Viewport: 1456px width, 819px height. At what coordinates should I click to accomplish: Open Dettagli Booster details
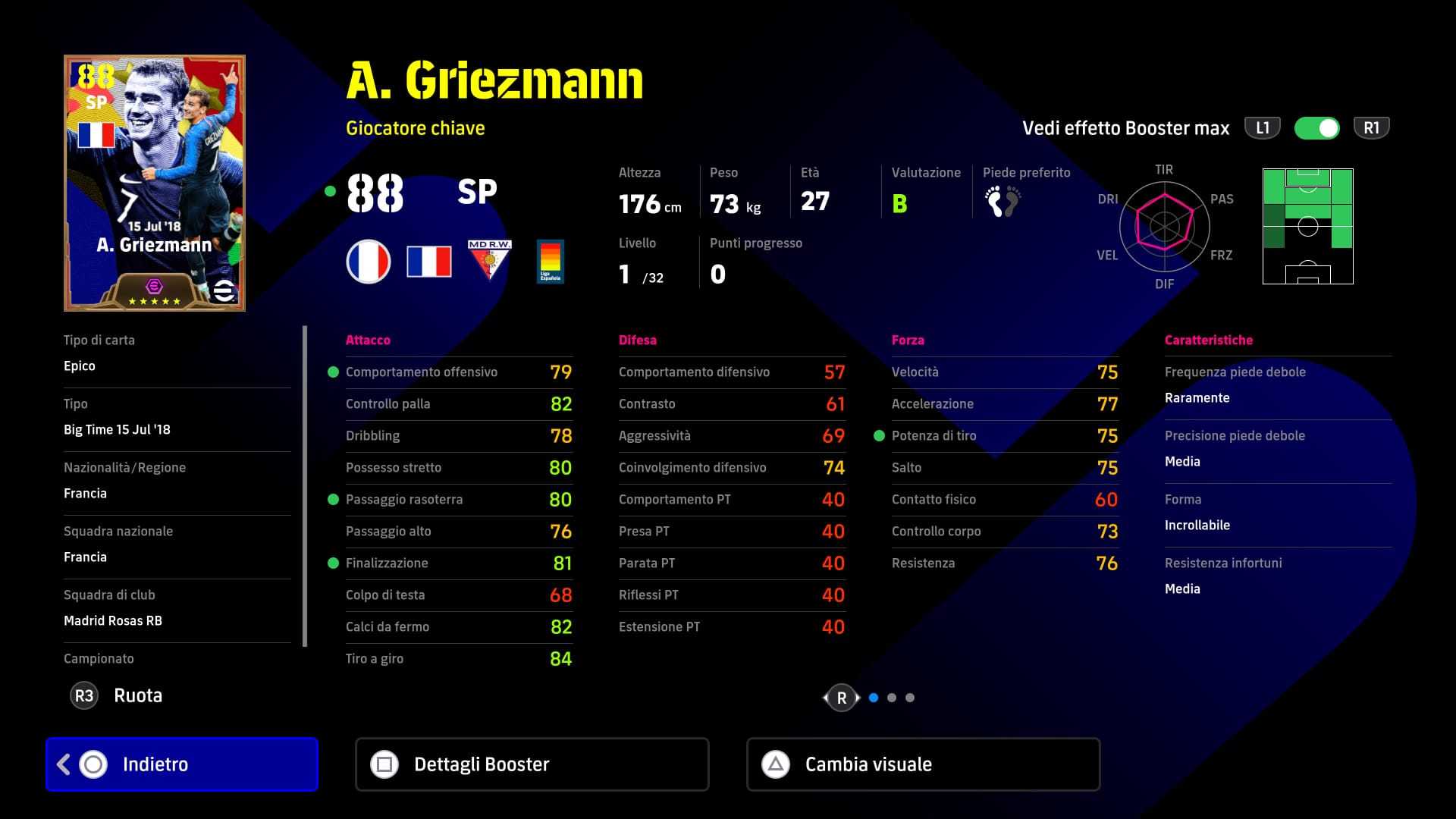[x=532, y=764]
